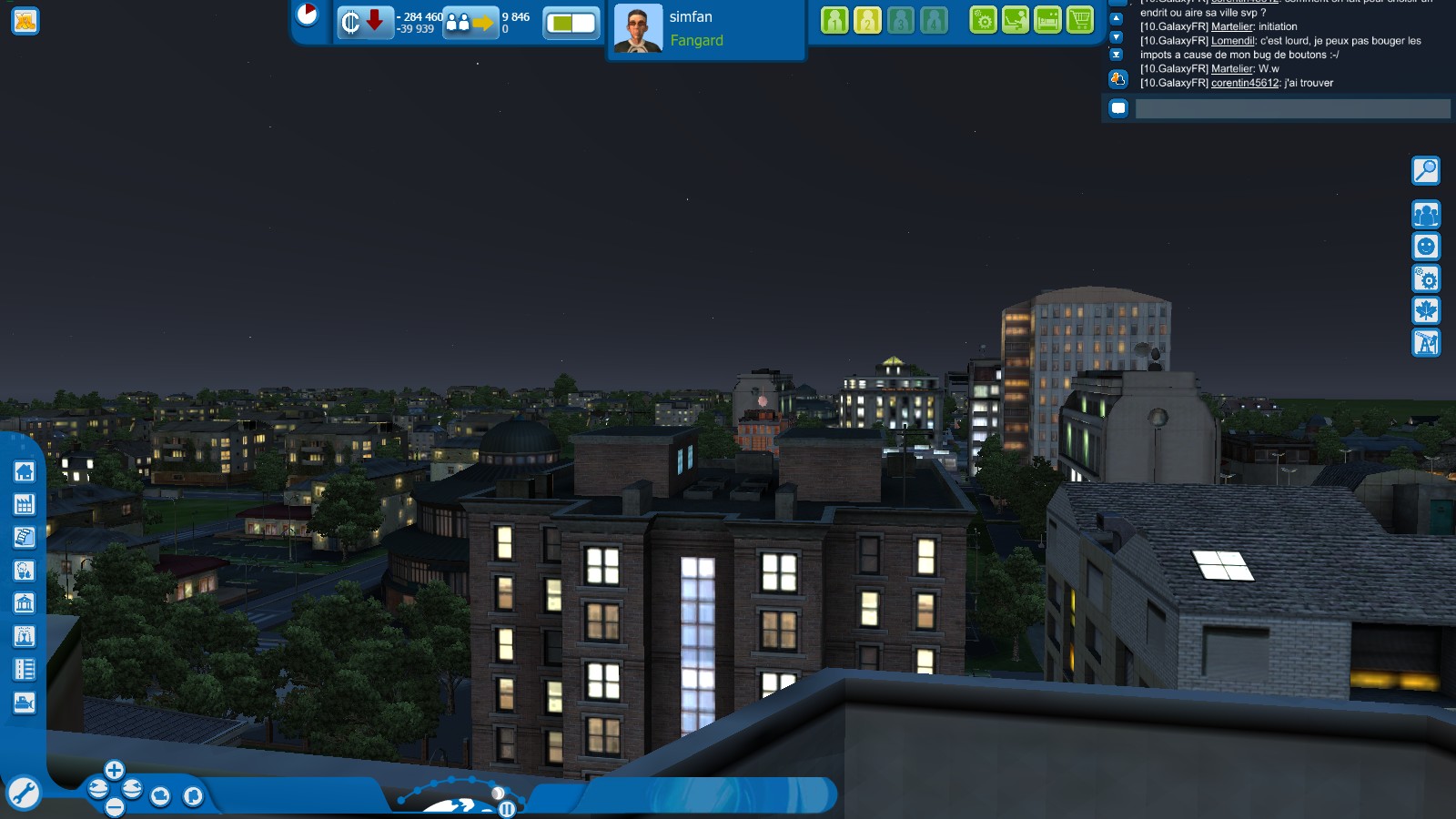Zoom in with the plus button
The image size is (1456, 819).
click(114, 771)
